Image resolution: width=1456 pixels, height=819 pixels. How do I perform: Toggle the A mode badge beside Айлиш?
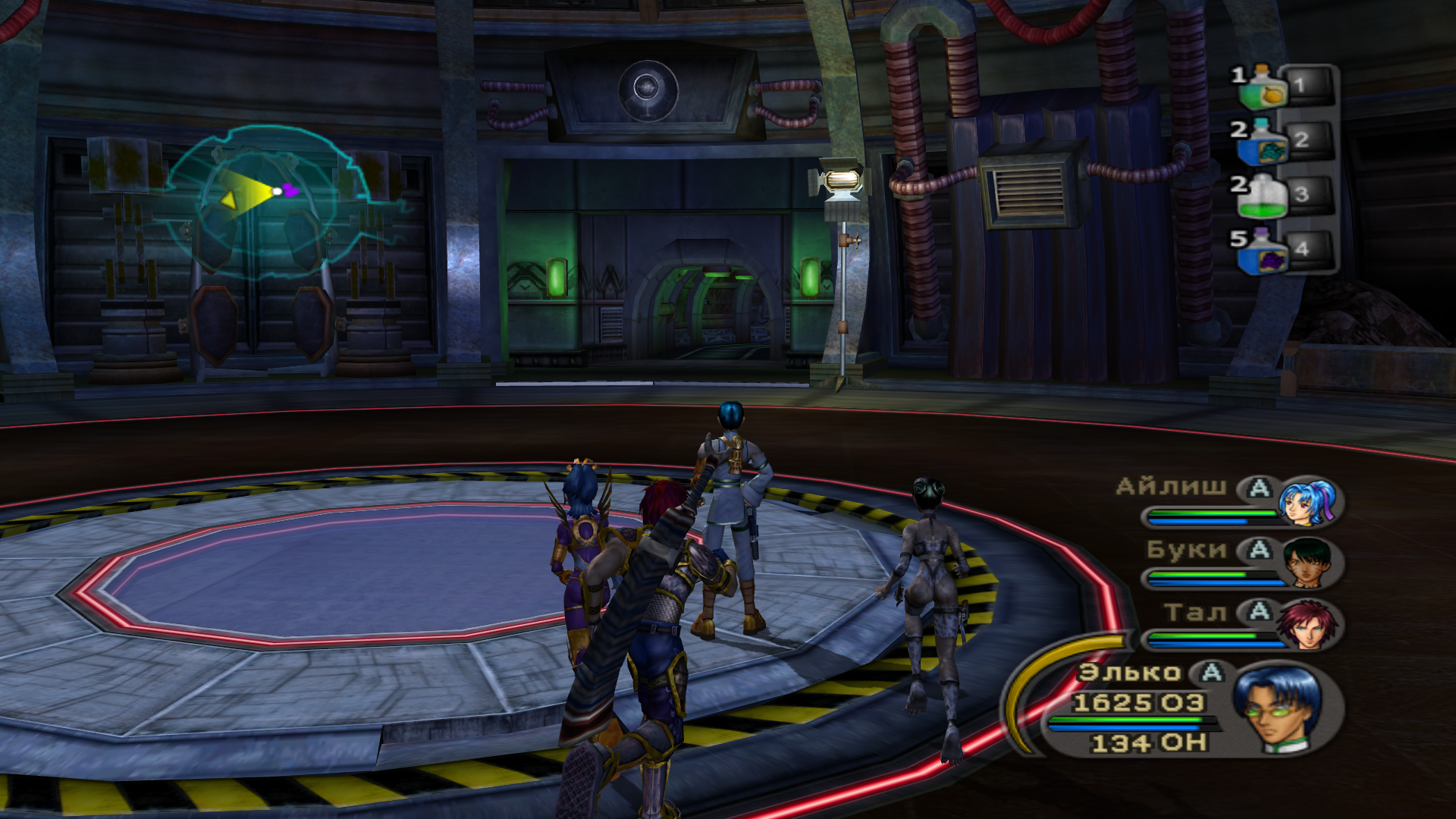tap(1259, 488)
